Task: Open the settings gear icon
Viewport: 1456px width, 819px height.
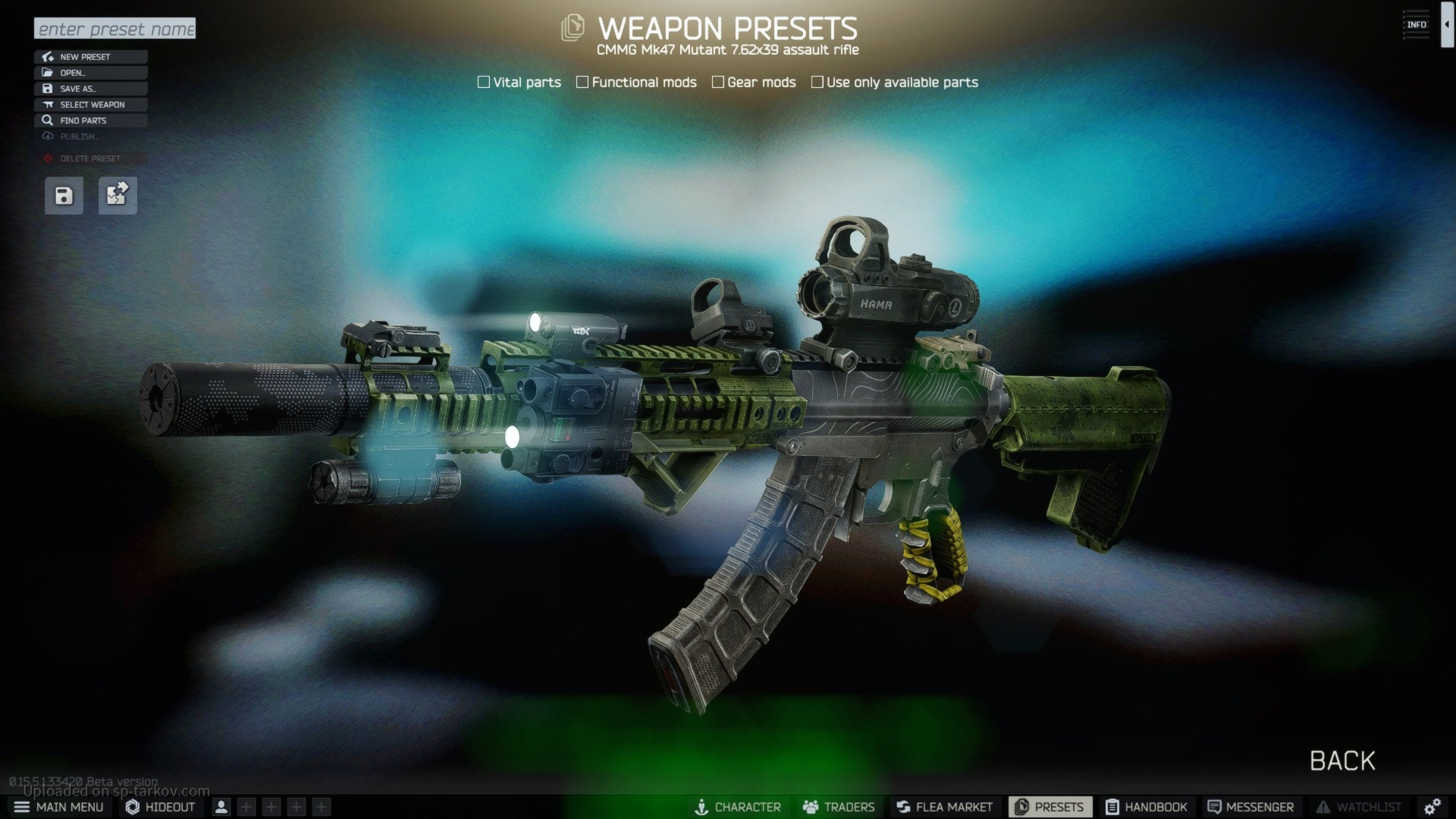Action: pos(1432,807)
